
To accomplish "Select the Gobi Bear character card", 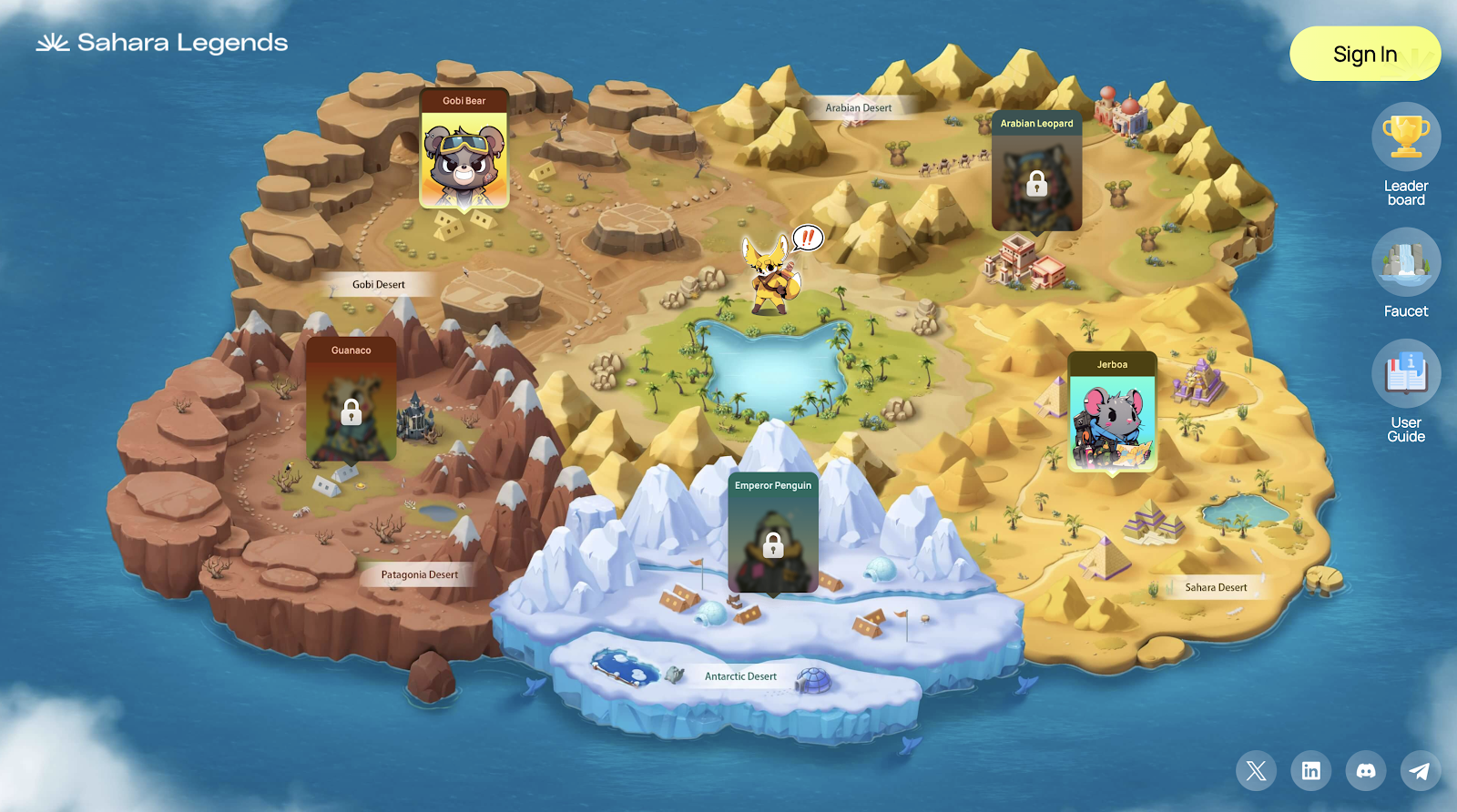I will pos(464,150).
